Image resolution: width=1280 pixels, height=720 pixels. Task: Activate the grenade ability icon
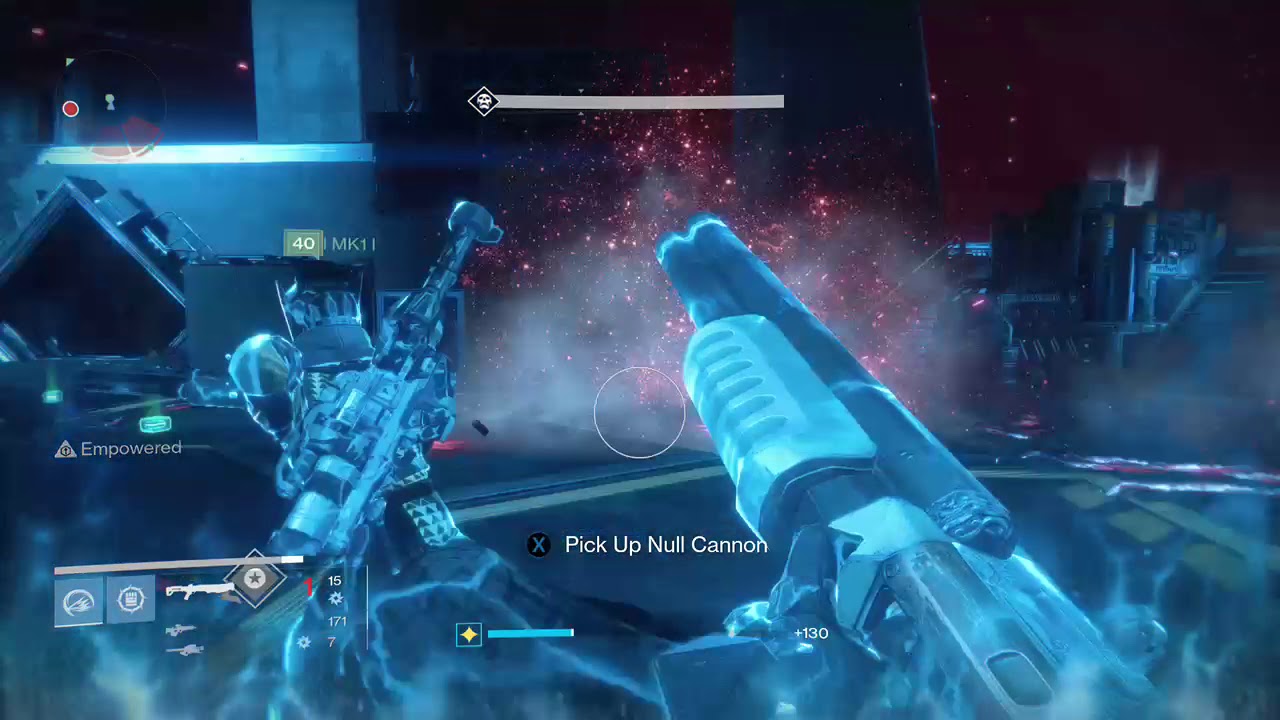coord(78,600)
